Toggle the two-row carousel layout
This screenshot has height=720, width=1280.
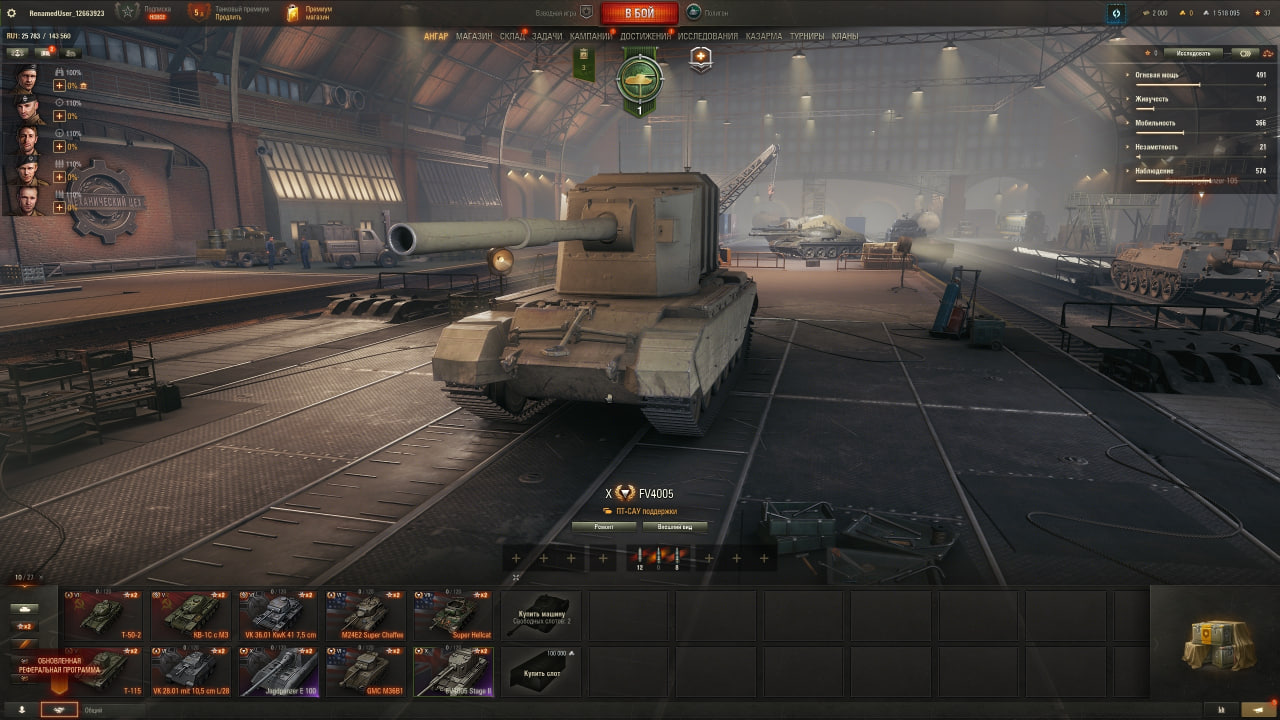(x=41, y=577)
